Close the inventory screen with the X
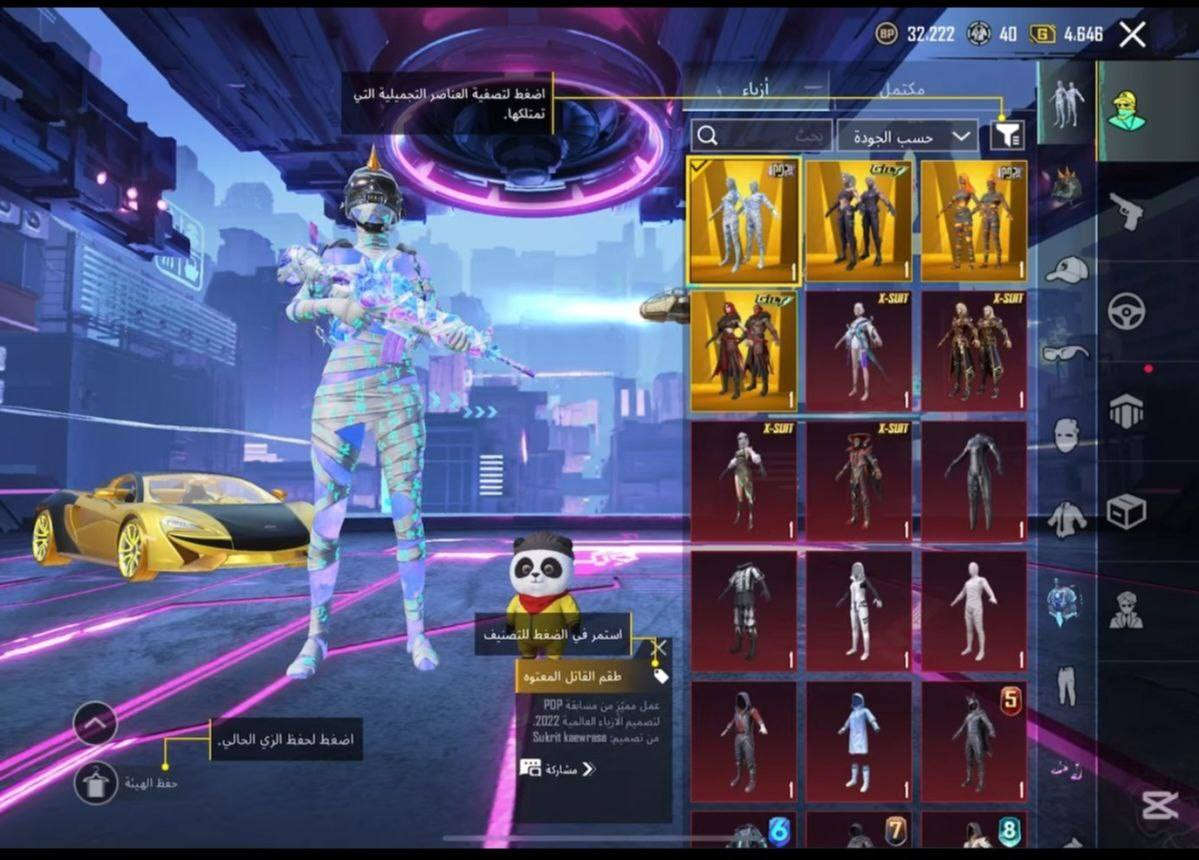Screen dimensions: 1199x860 click(x=1132, y=35)
